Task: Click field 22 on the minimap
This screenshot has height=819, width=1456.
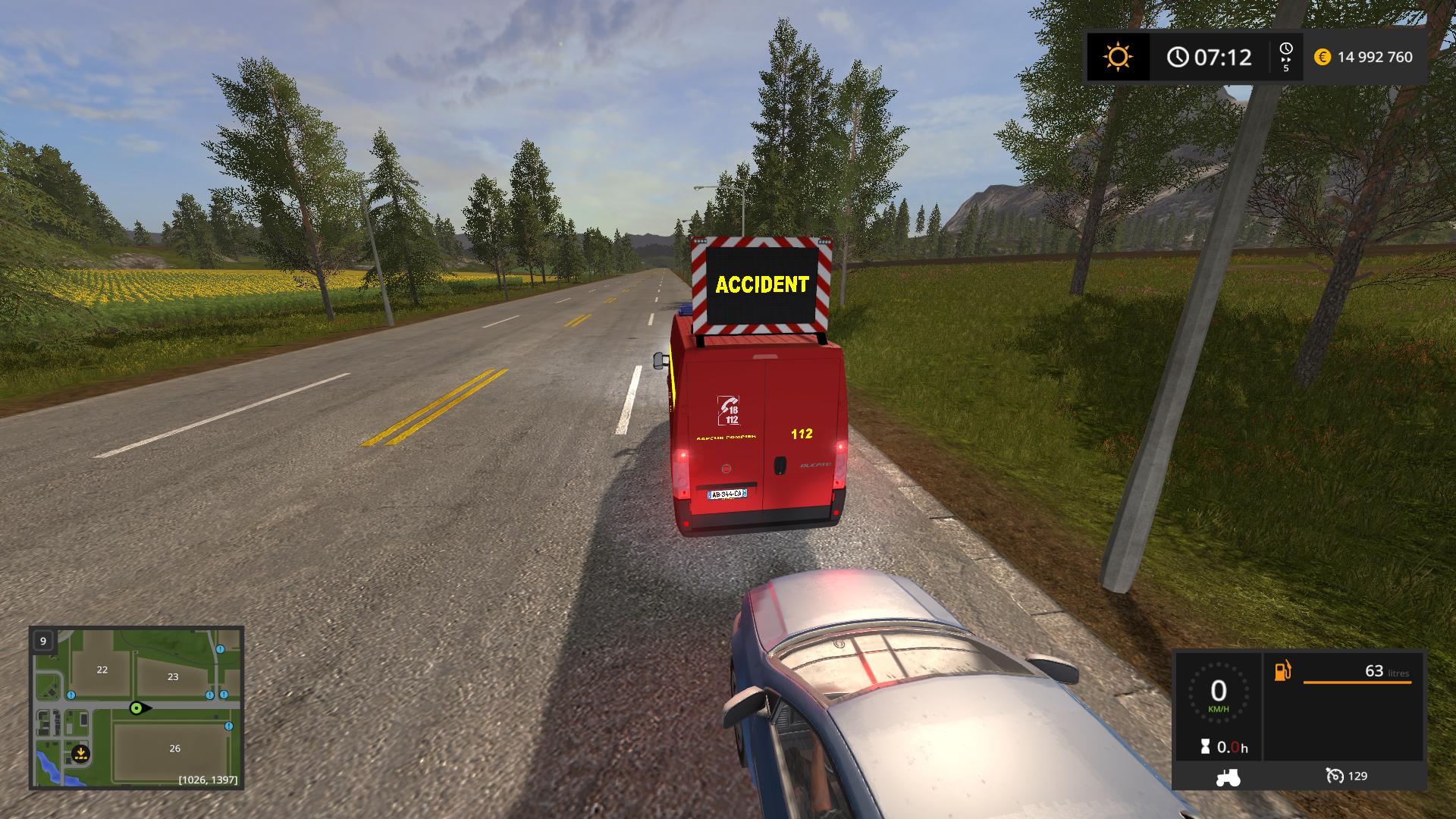Action: coord(102,670)
